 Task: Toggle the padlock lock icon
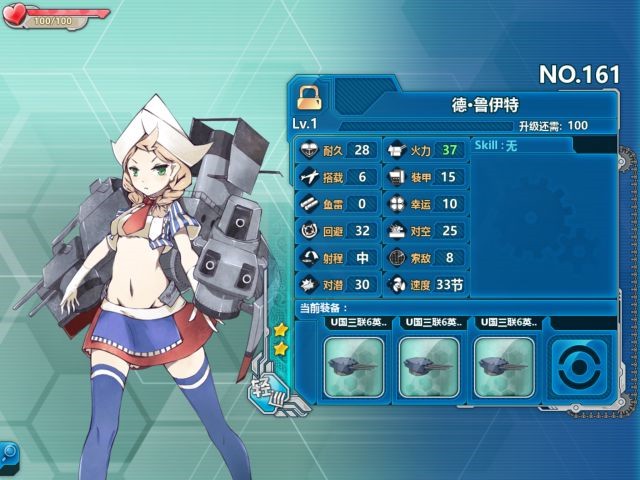point(309,97)
